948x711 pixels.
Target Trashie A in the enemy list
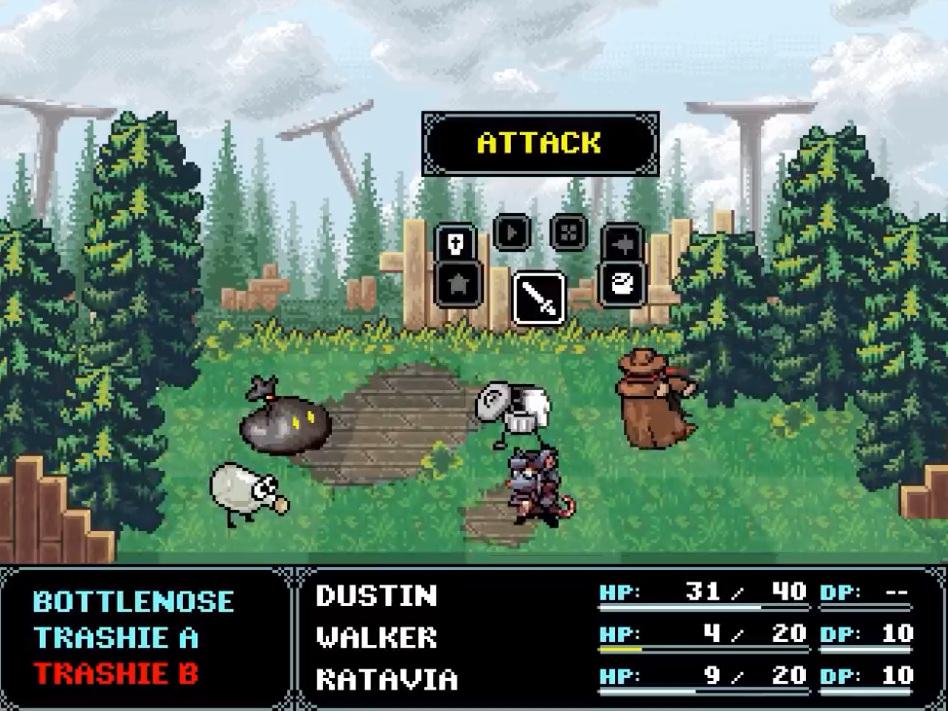(x=116, y=638)
